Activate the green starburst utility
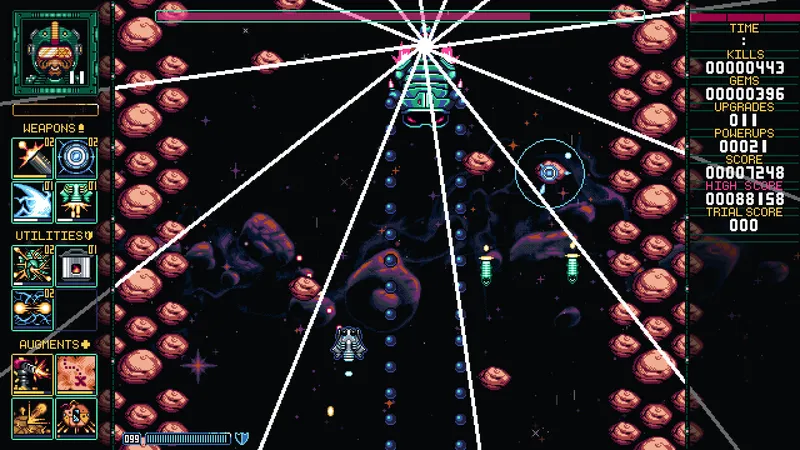 (32, 265)
